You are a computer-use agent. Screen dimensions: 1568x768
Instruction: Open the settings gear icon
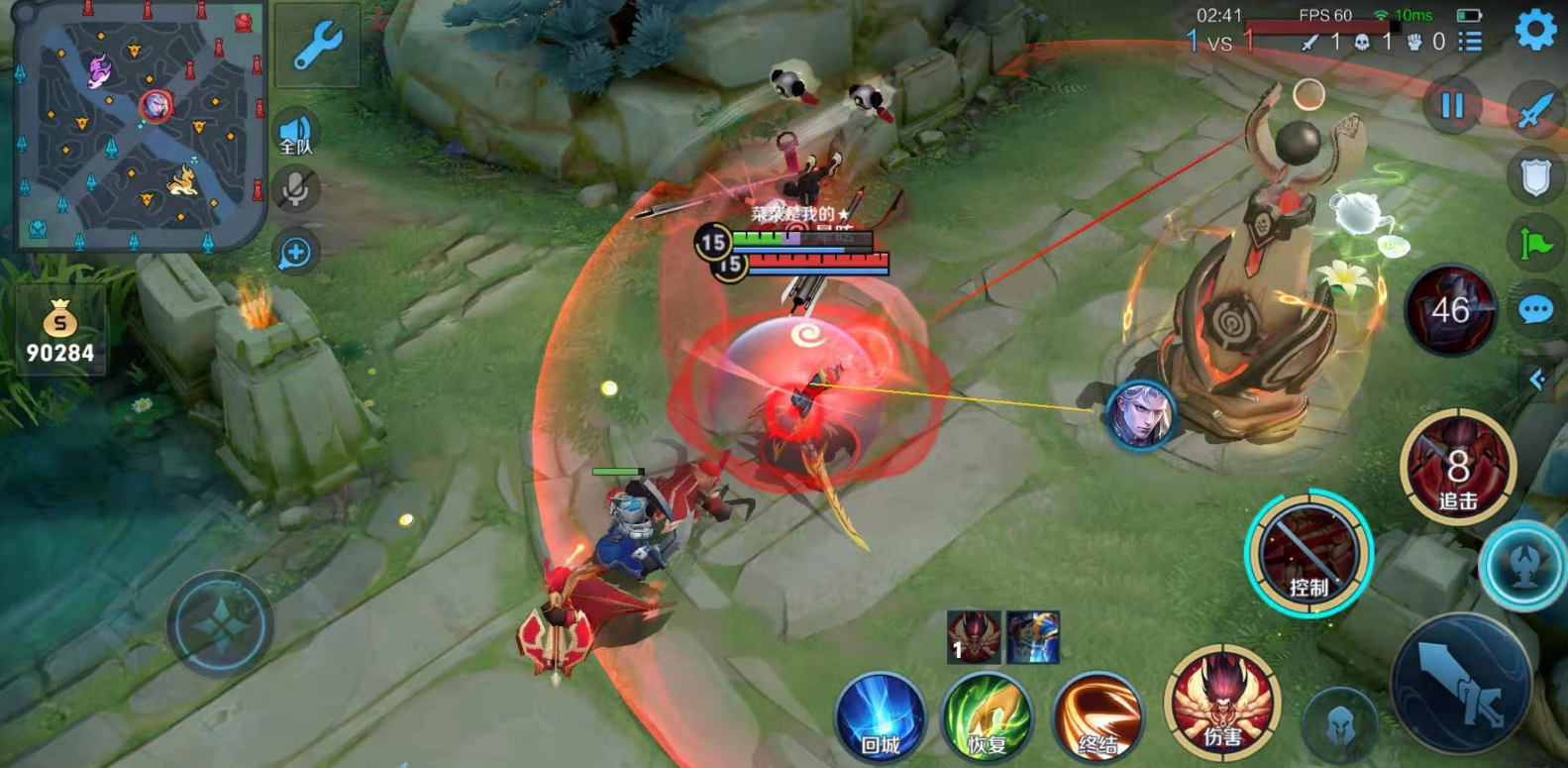[1535, 31]
